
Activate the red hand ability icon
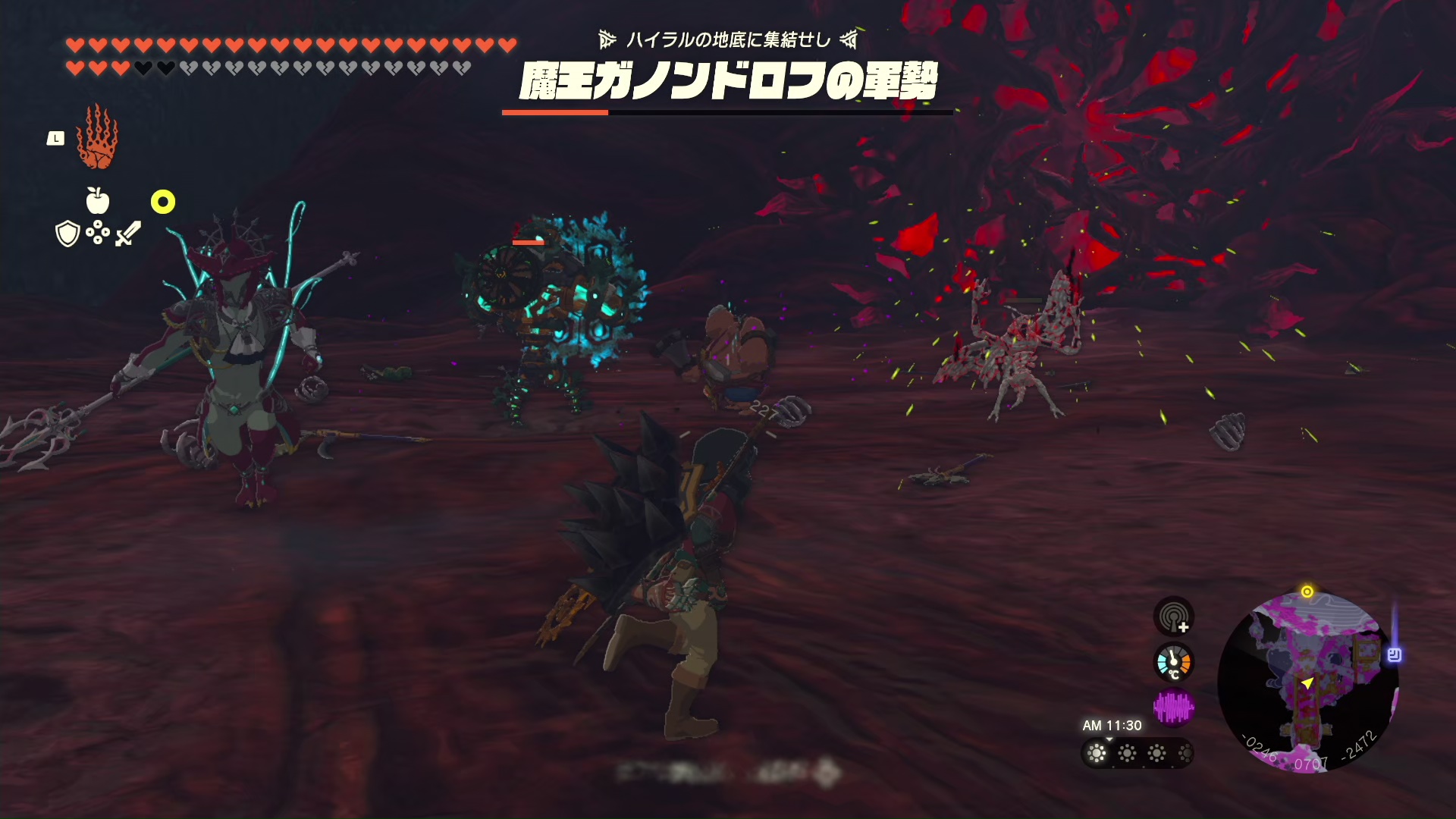pyautogui.click(x=97, y=138)
